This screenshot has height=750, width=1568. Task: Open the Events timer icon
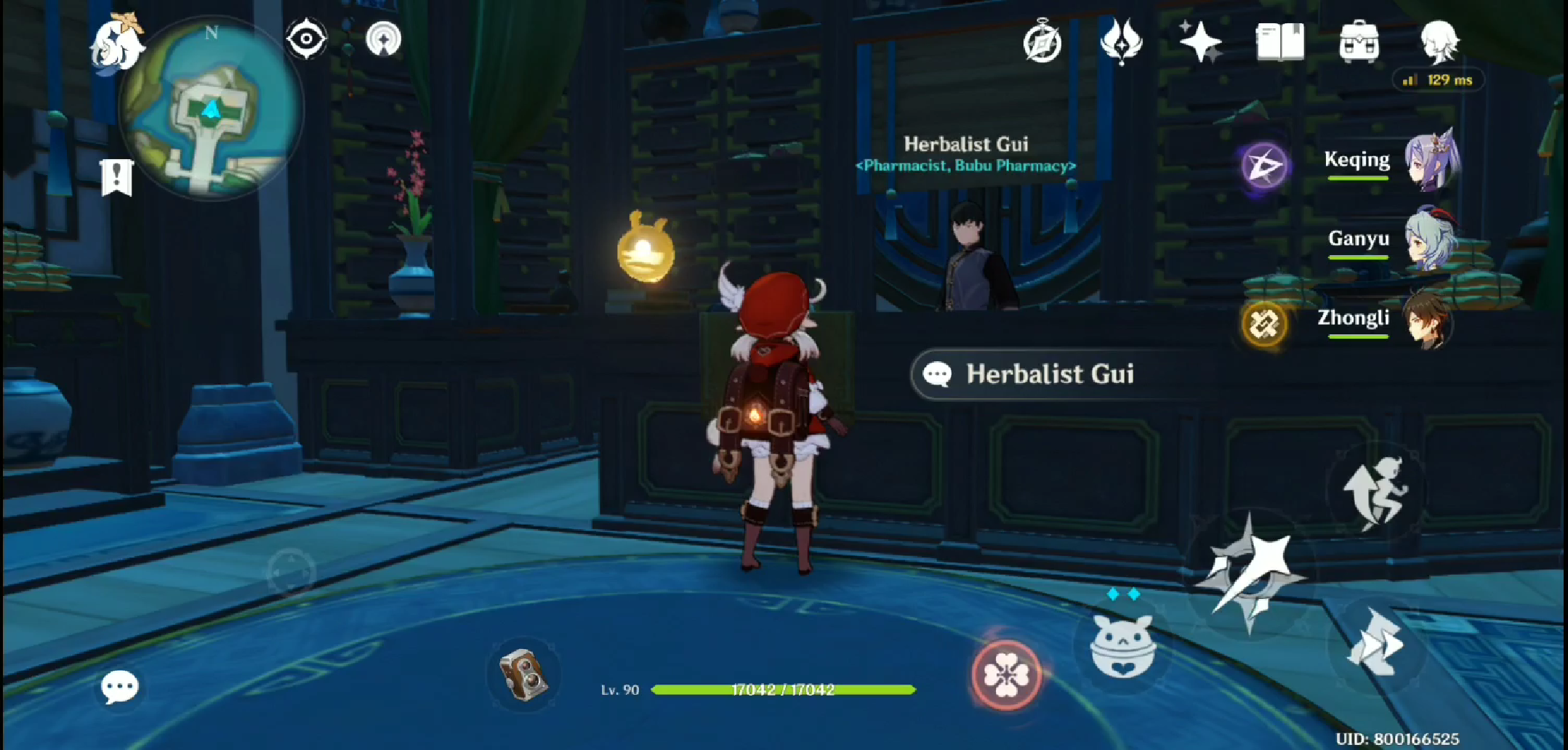(x=1042, y=44)
